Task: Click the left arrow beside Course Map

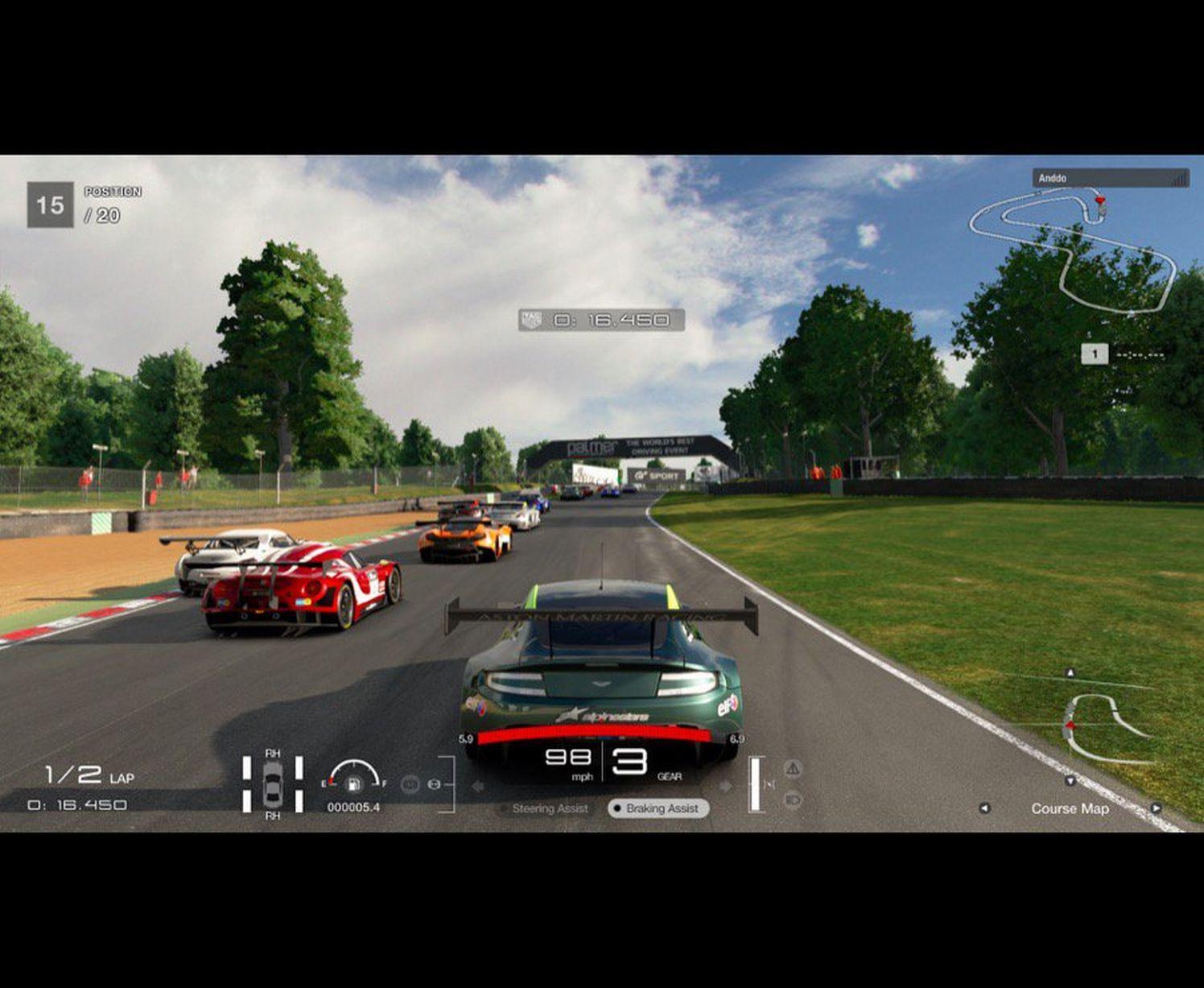Action: pos(984,808)
